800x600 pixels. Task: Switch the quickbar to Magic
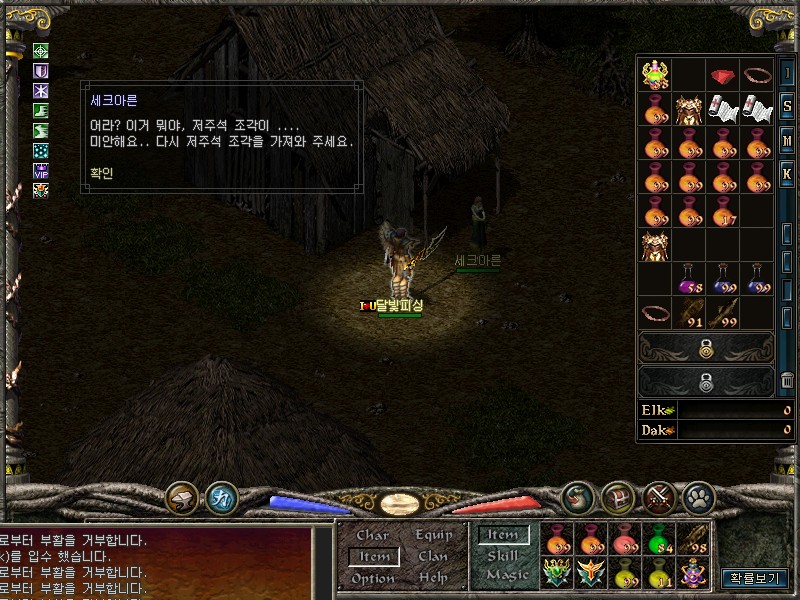pyautogui.click(x=506, y=576)
